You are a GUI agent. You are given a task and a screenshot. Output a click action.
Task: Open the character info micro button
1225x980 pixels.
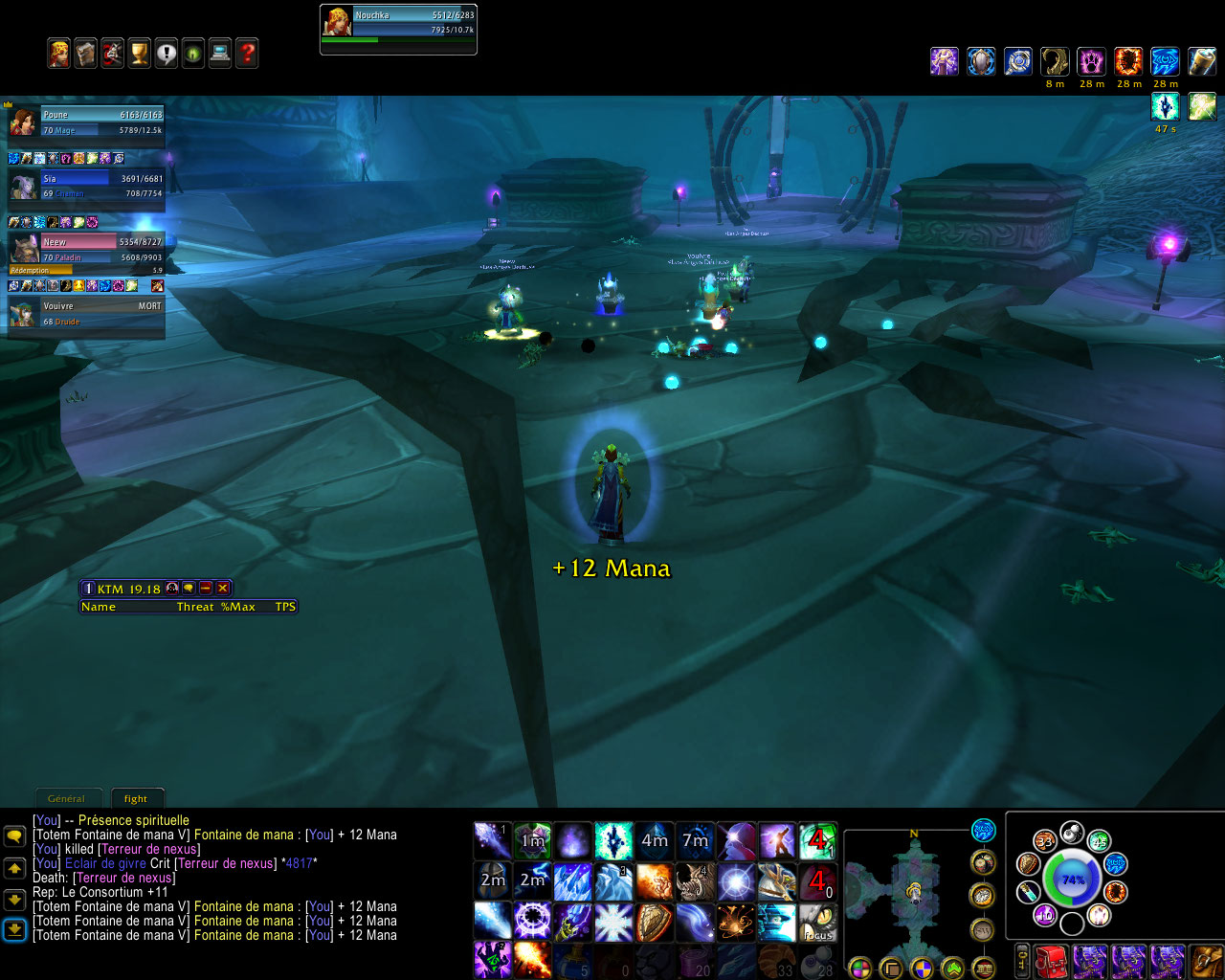(59, 54)
